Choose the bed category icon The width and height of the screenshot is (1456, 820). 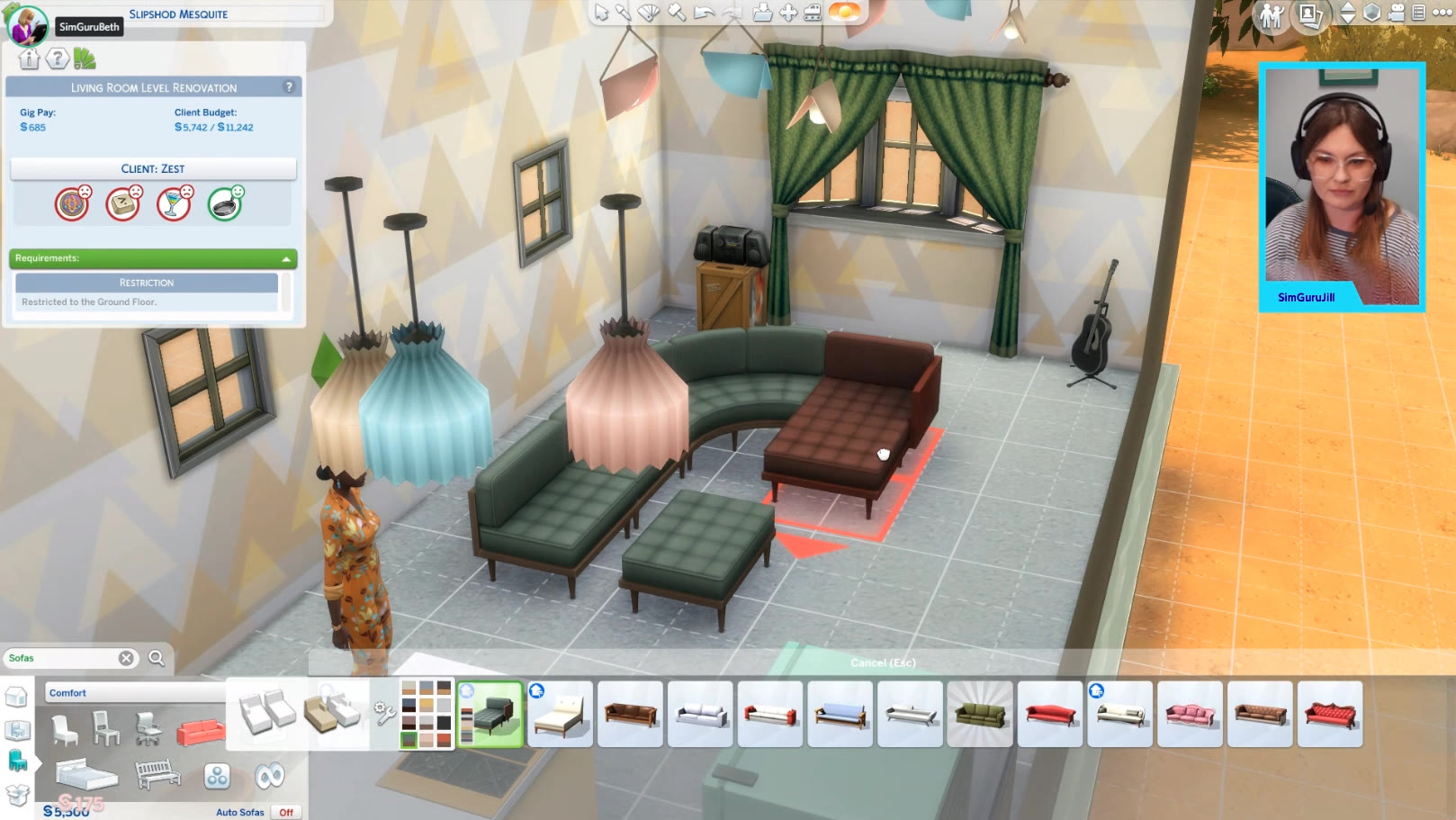click(x=86, y=774)
